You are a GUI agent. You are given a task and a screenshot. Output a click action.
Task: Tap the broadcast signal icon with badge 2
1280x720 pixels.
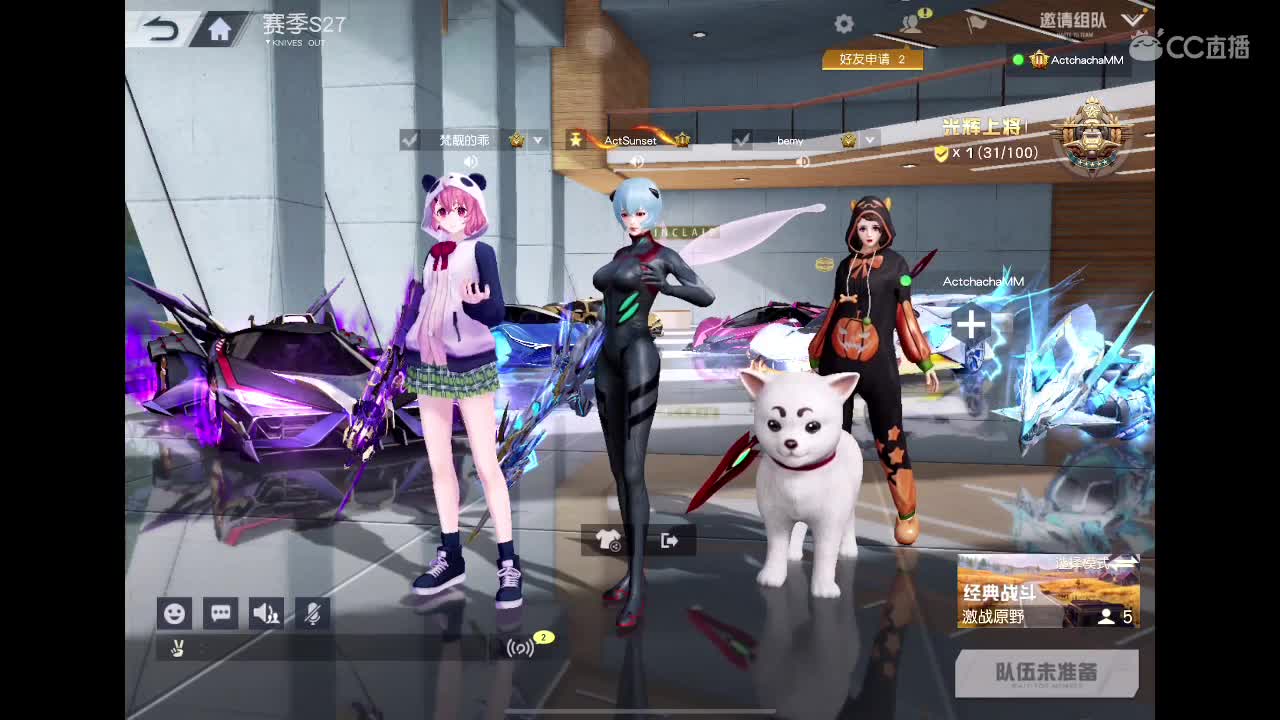tap(519, 649)
